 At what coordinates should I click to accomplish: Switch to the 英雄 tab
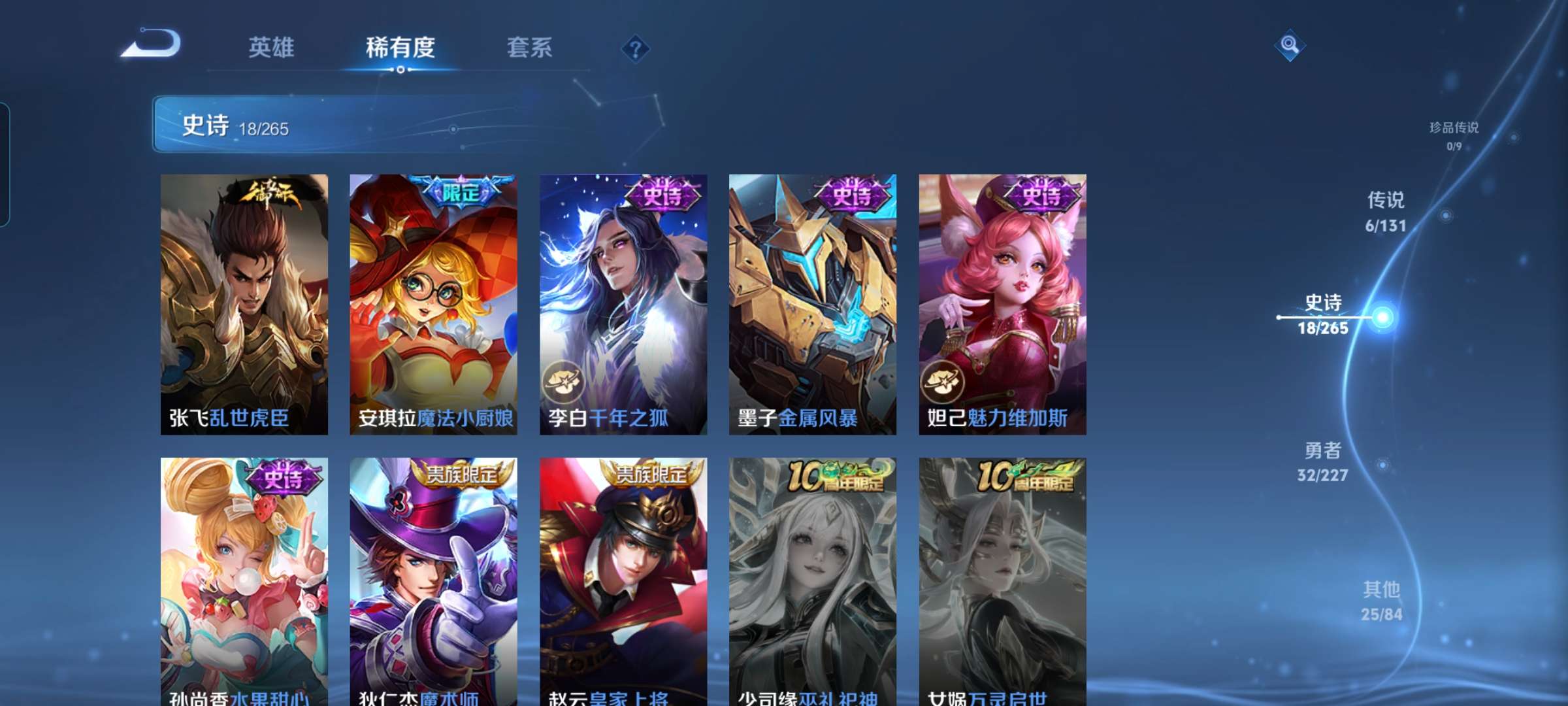[271, 47]
